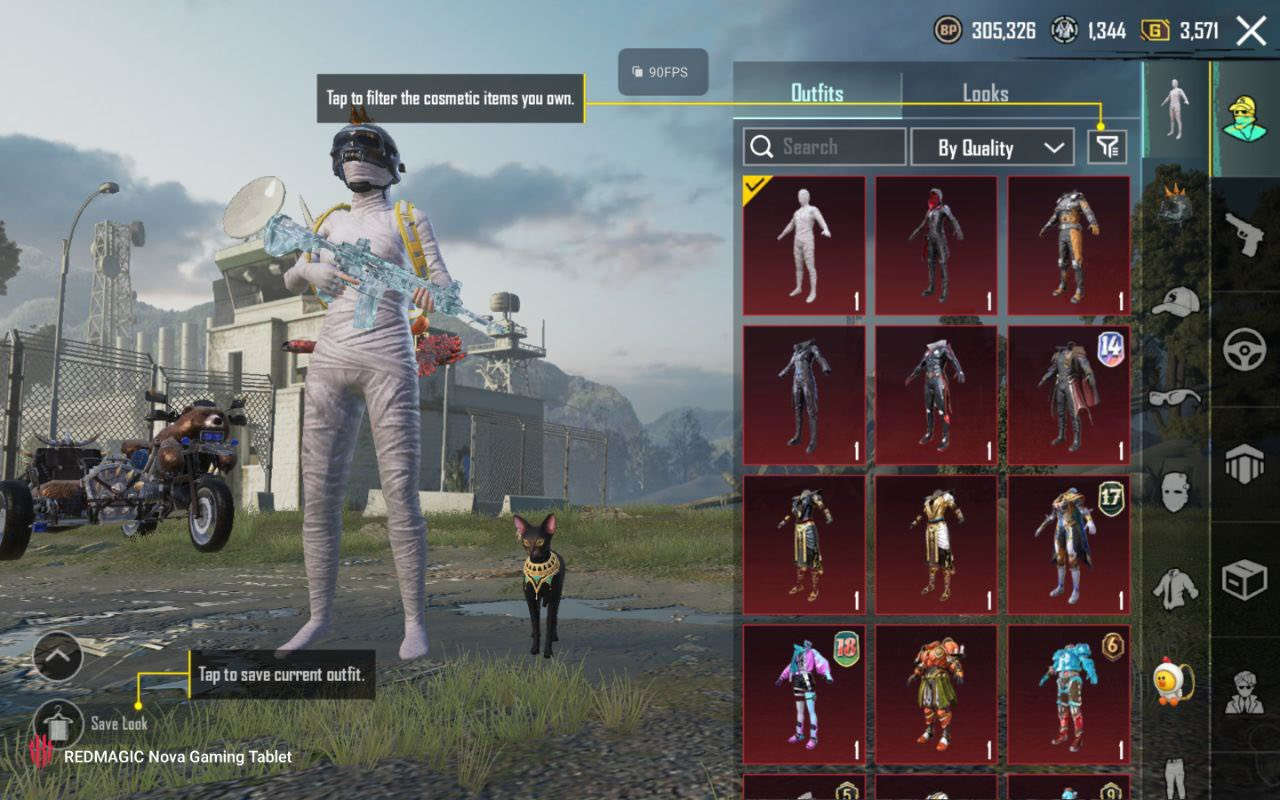Show the cap headwear category

click(1175, 301)
